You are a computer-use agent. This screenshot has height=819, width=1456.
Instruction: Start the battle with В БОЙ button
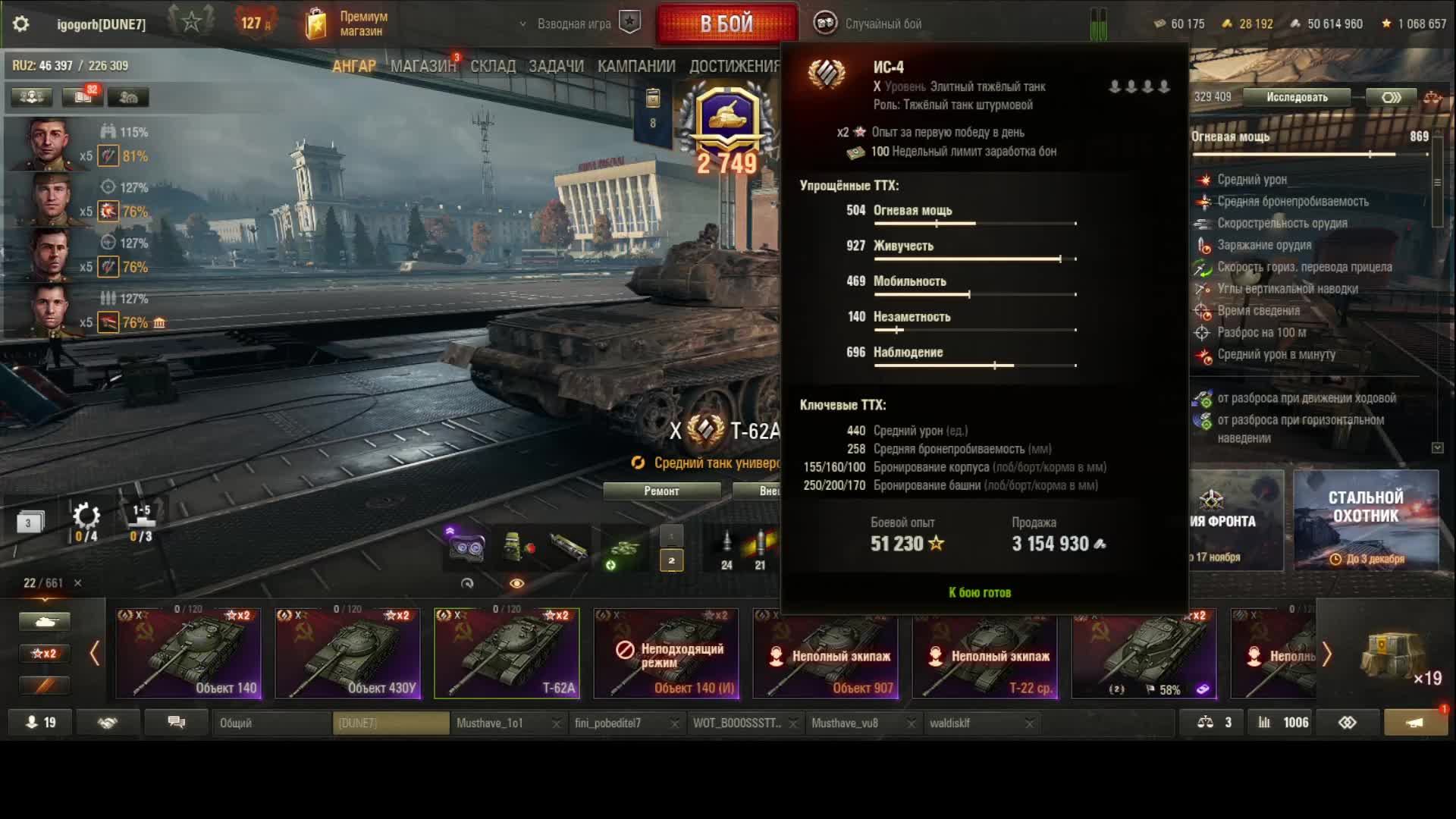(x=726, y=24)
